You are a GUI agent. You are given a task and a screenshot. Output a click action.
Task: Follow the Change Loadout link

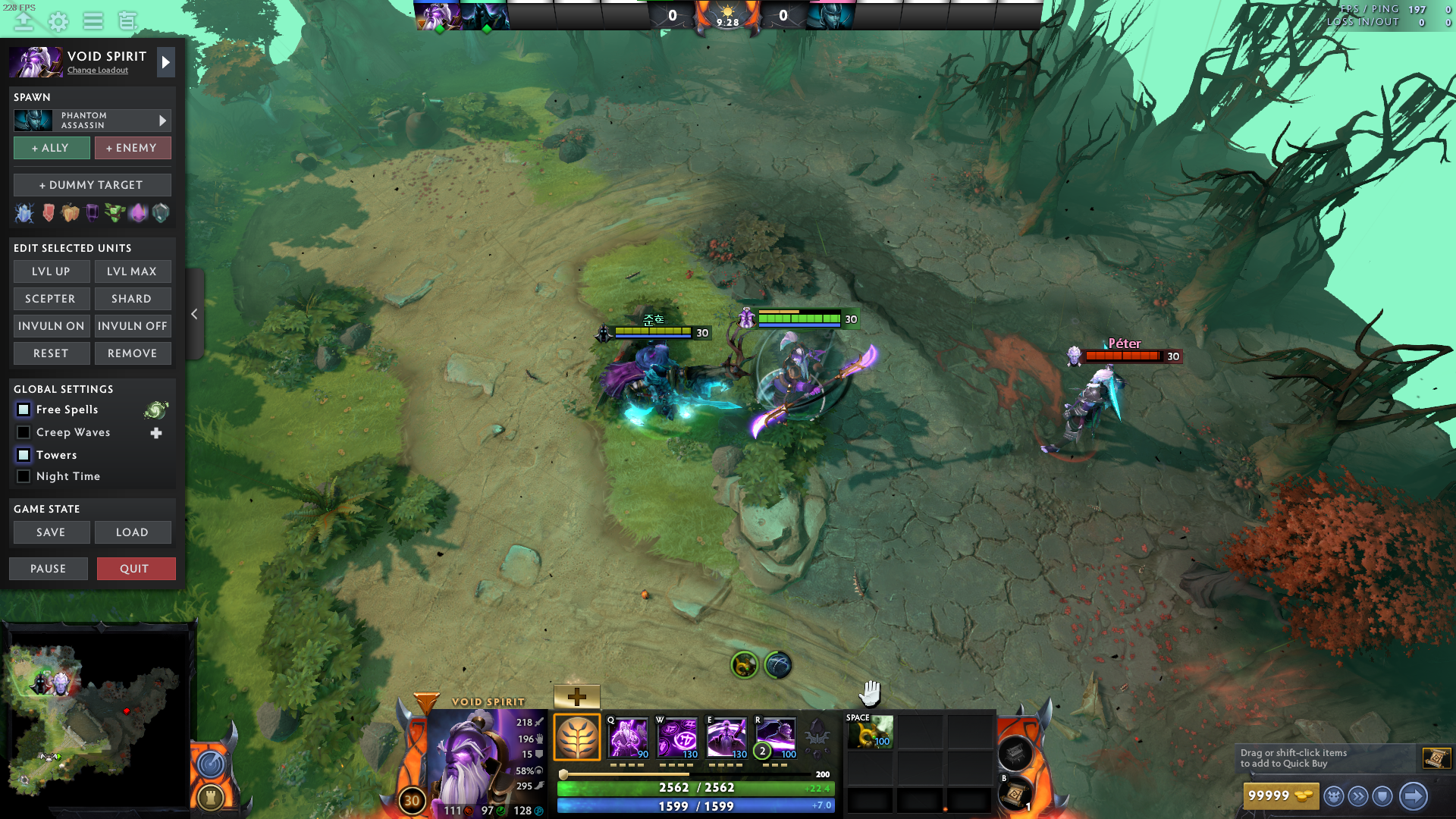coord(98,71)
